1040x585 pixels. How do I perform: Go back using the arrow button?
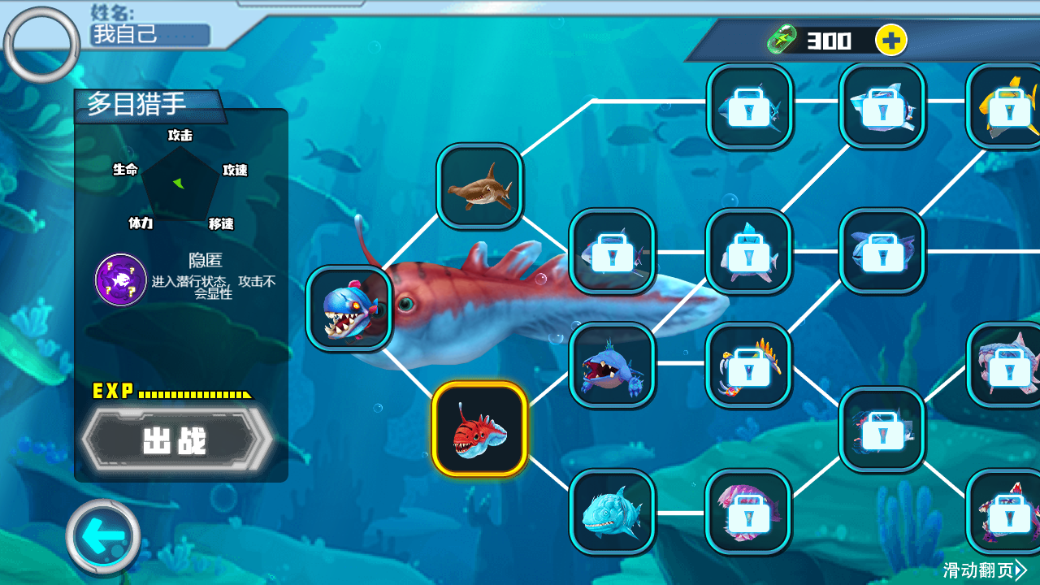click(103, 537)
